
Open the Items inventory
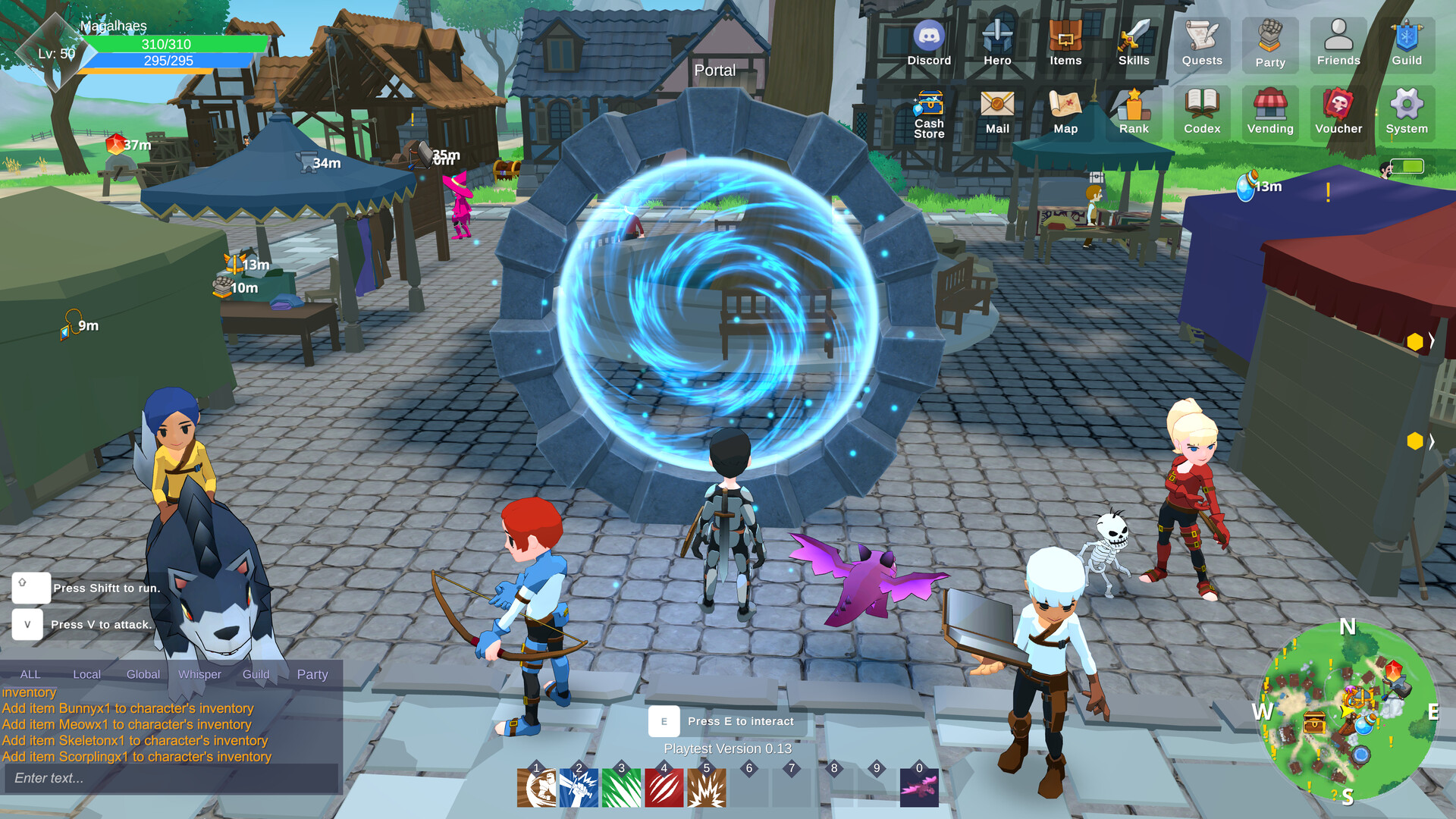1065,43
